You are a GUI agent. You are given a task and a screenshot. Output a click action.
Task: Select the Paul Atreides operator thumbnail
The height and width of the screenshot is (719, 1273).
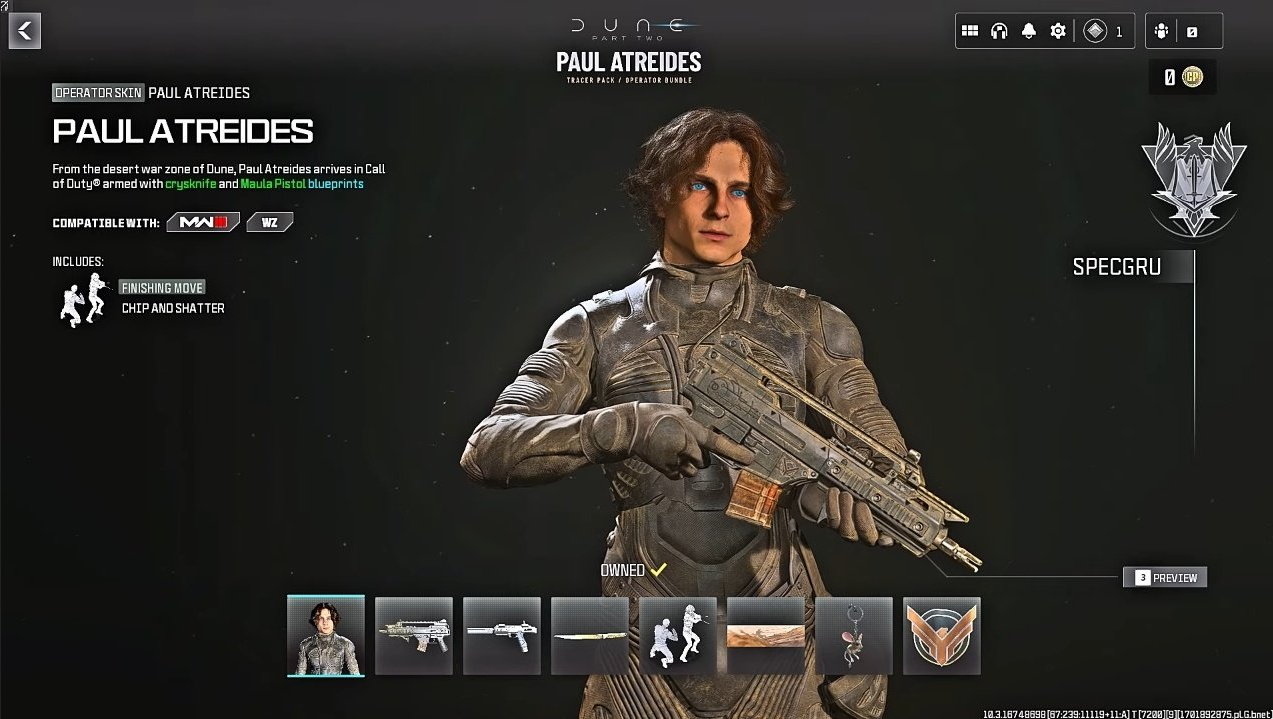326,636
